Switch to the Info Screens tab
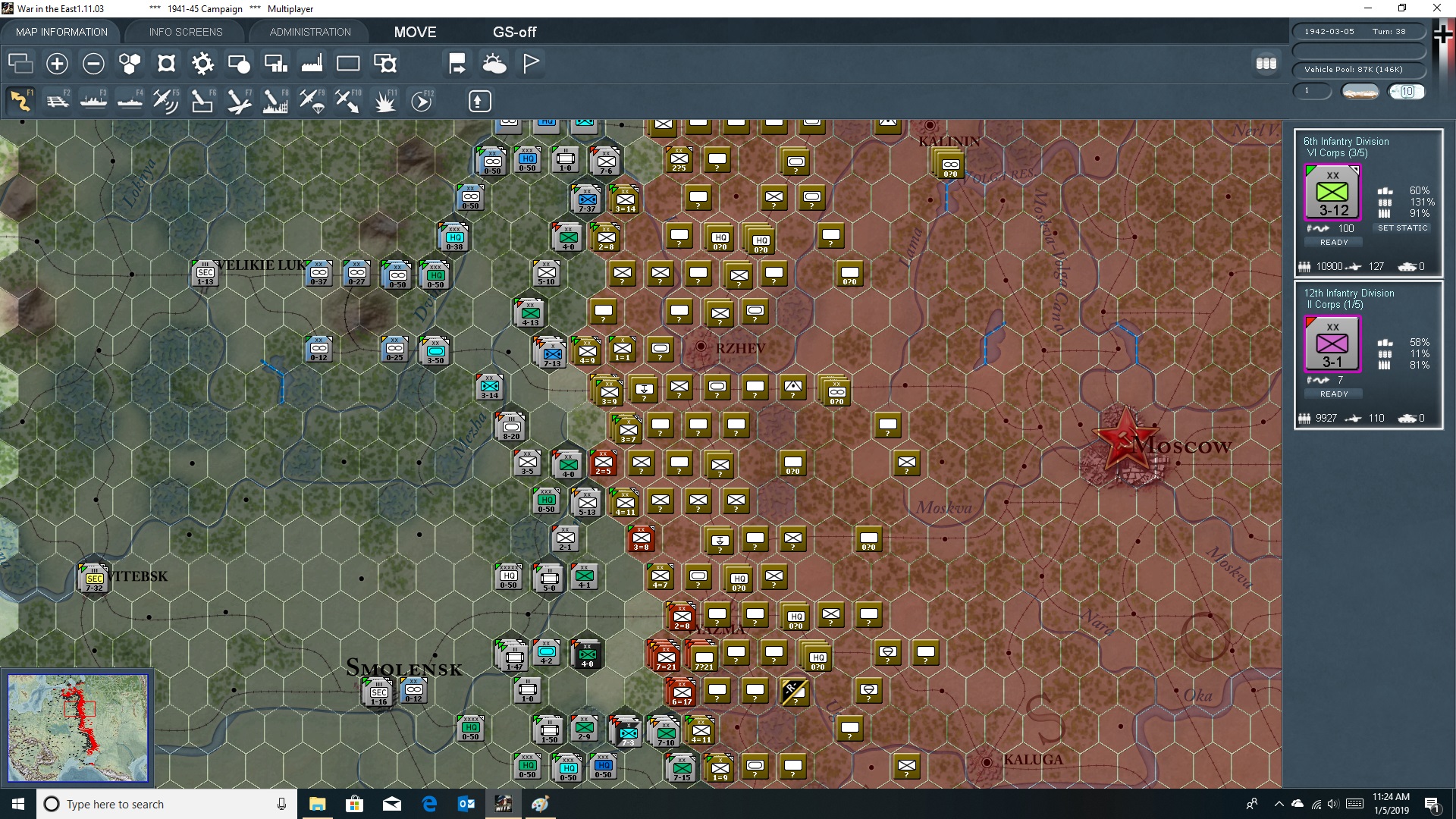The height and width of the screenshot is (819, 1456). 185,32
